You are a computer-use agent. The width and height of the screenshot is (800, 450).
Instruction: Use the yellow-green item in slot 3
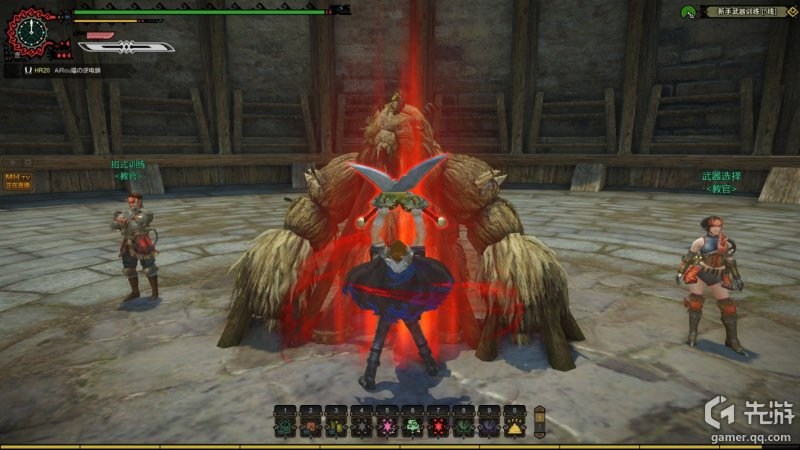click(x=336, y=427)
